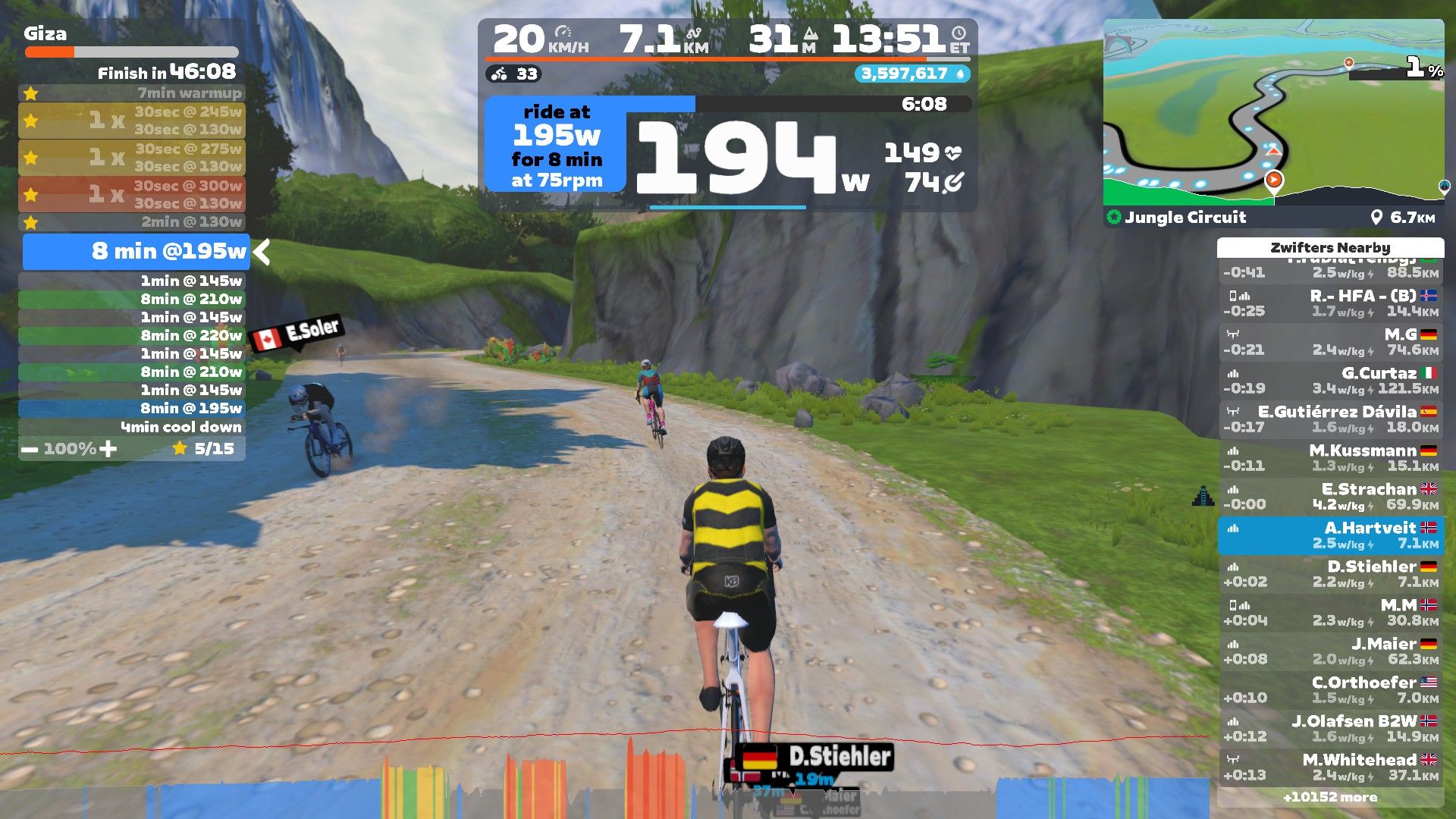Show the +10152 more riders
This screenshot has width=1456, height=819.
1330,797
